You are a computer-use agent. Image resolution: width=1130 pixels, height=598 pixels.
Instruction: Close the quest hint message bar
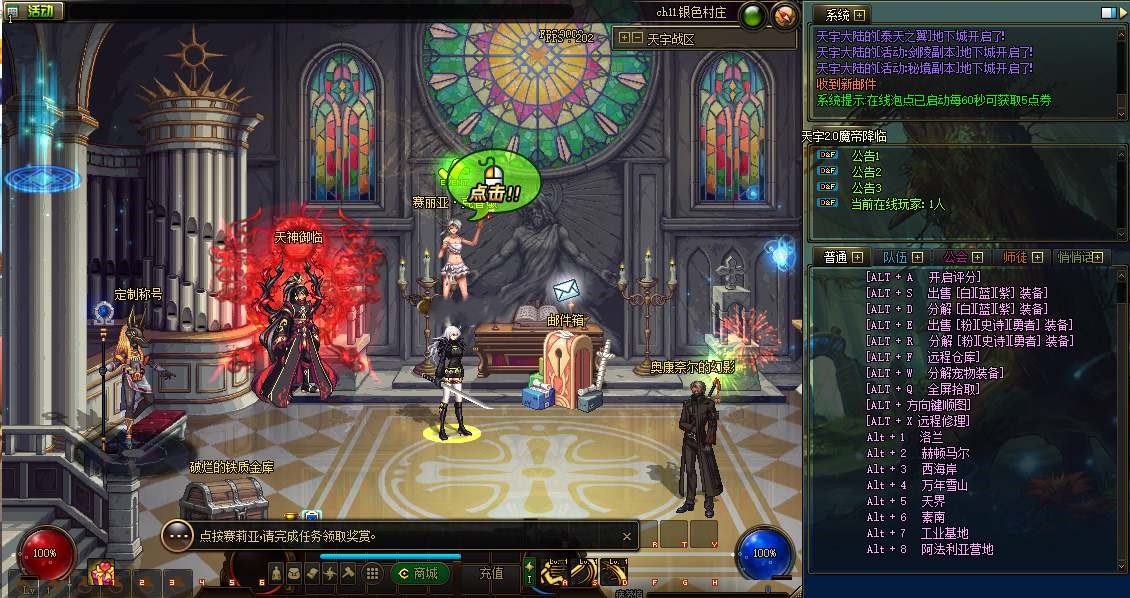coord(627,536)
